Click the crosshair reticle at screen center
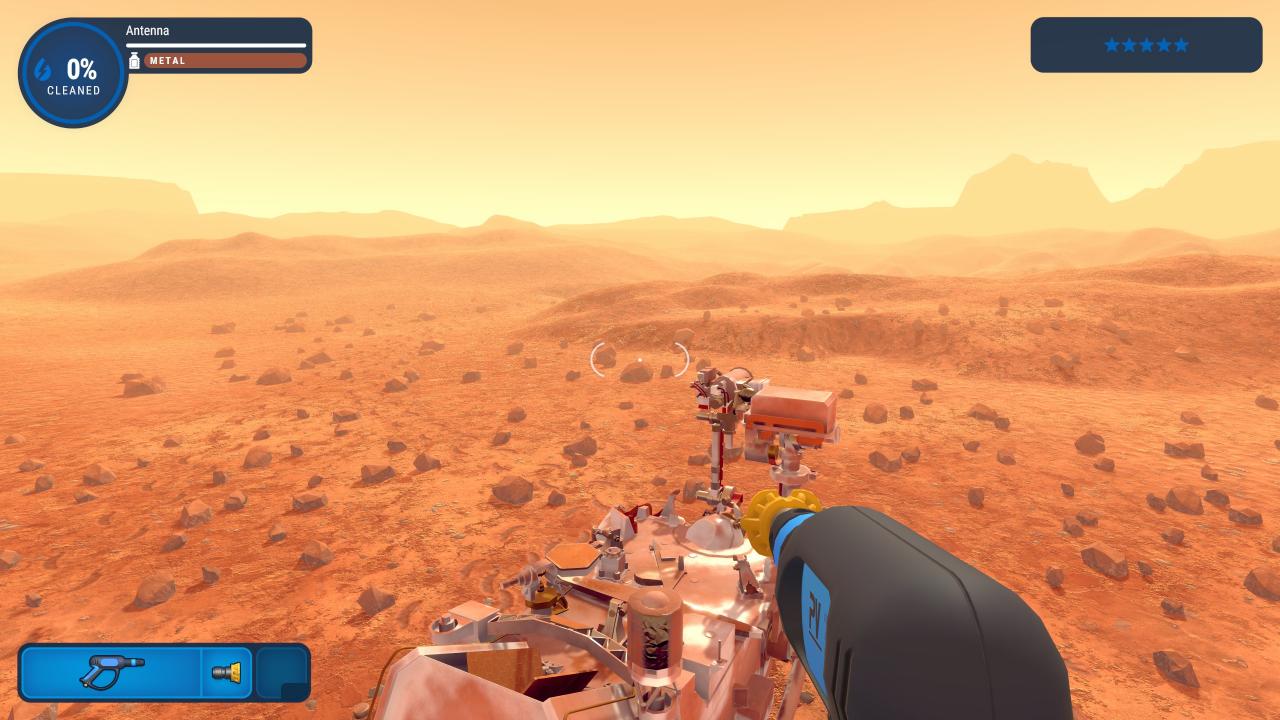Viewport: 1280px width, 720px height. pos(640,360)
